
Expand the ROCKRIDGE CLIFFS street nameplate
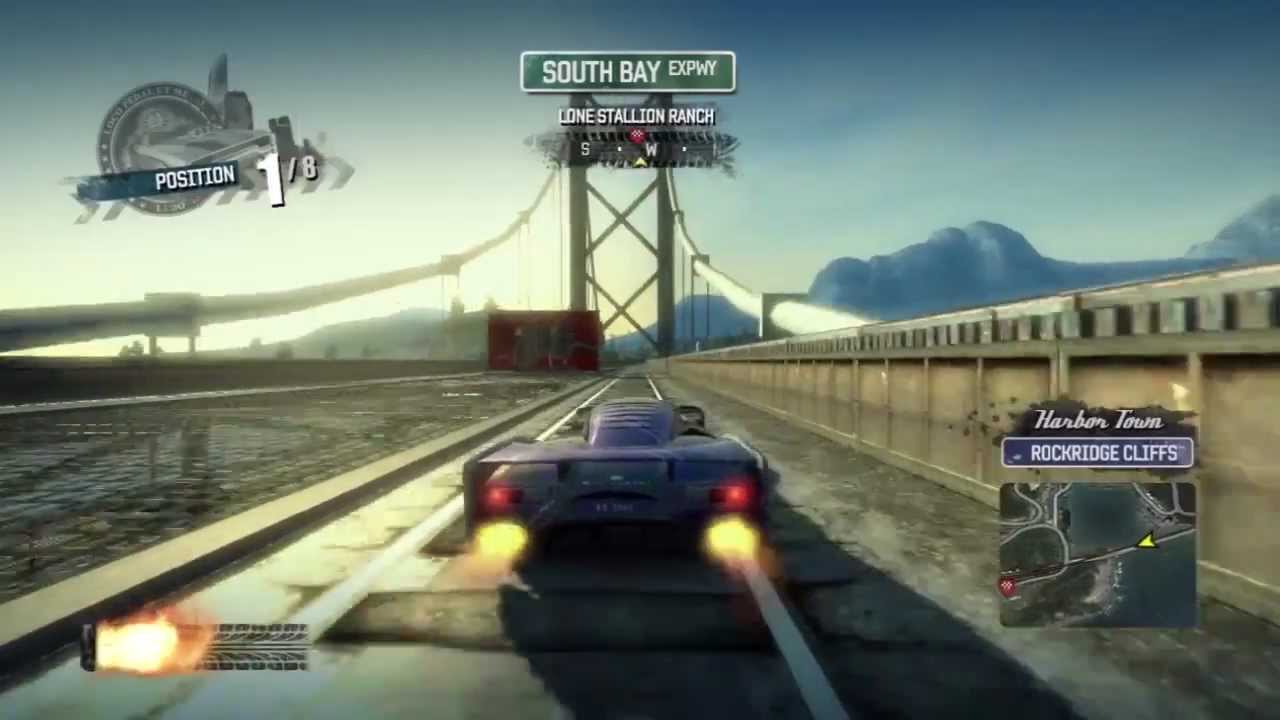pyautogui.click(x=1102, y=454)
